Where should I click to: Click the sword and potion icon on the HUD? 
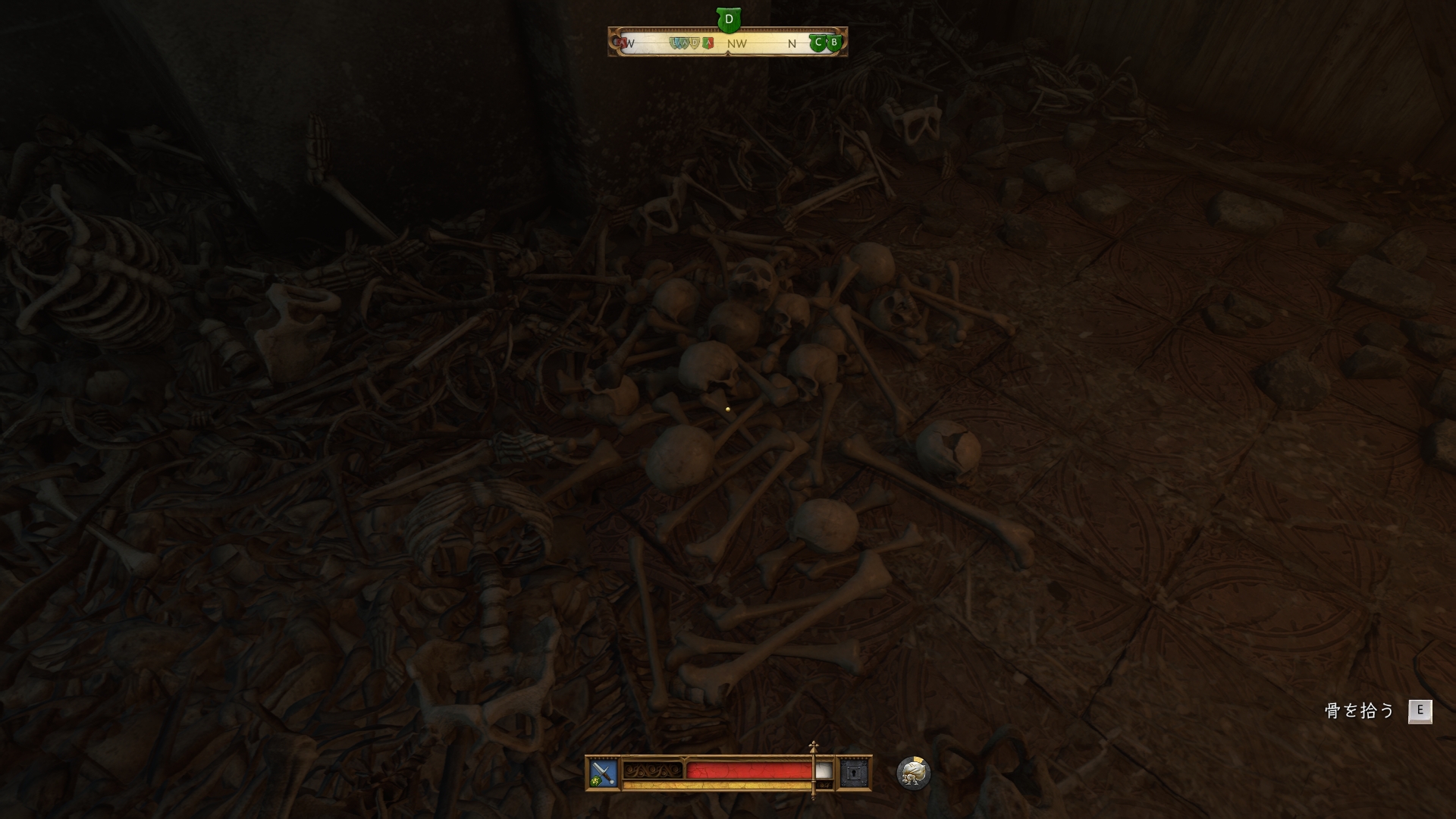[601, 772]
